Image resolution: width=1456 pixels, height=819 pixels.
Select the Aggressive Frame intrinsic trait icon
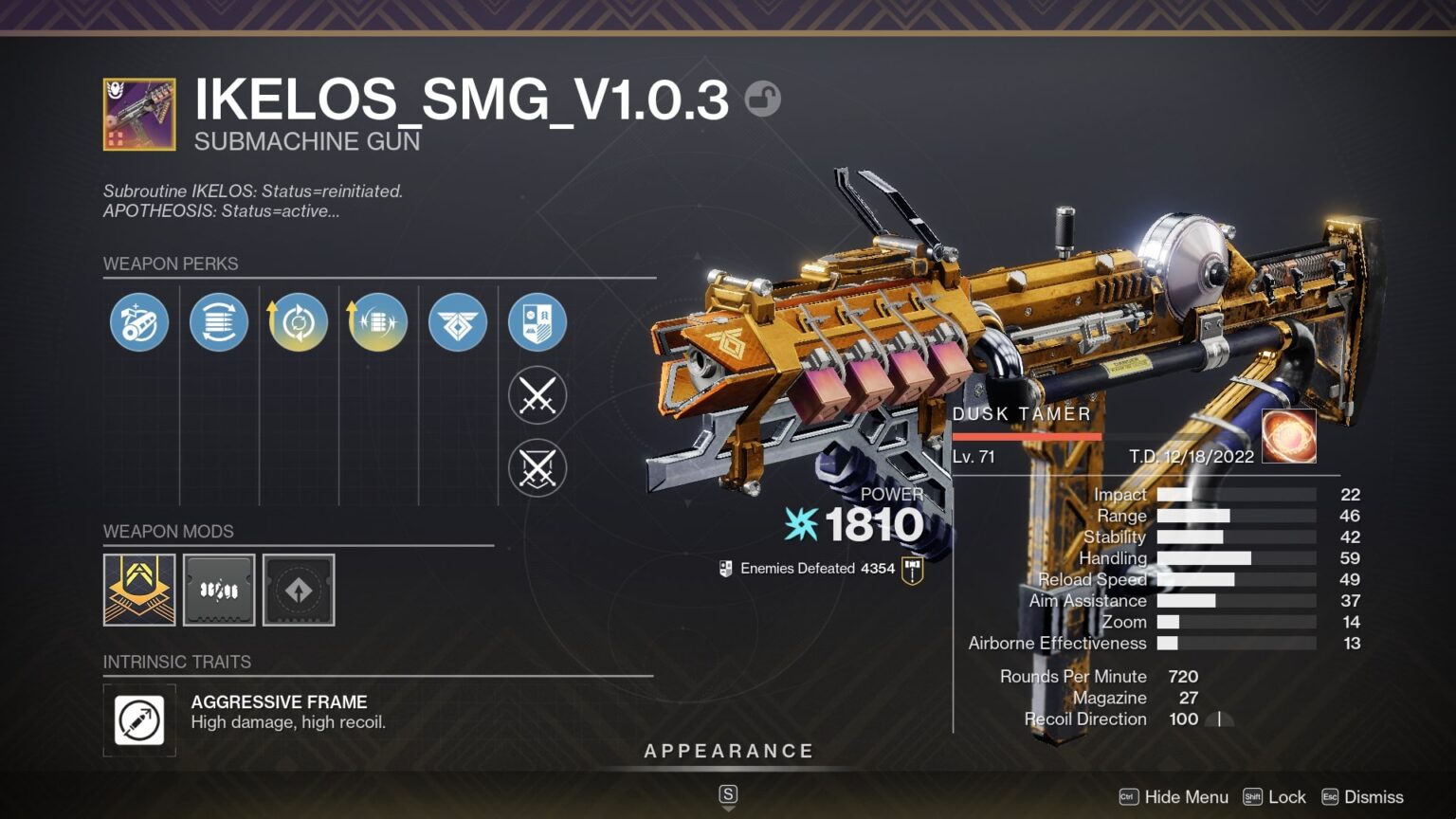(x=139, y=720)
